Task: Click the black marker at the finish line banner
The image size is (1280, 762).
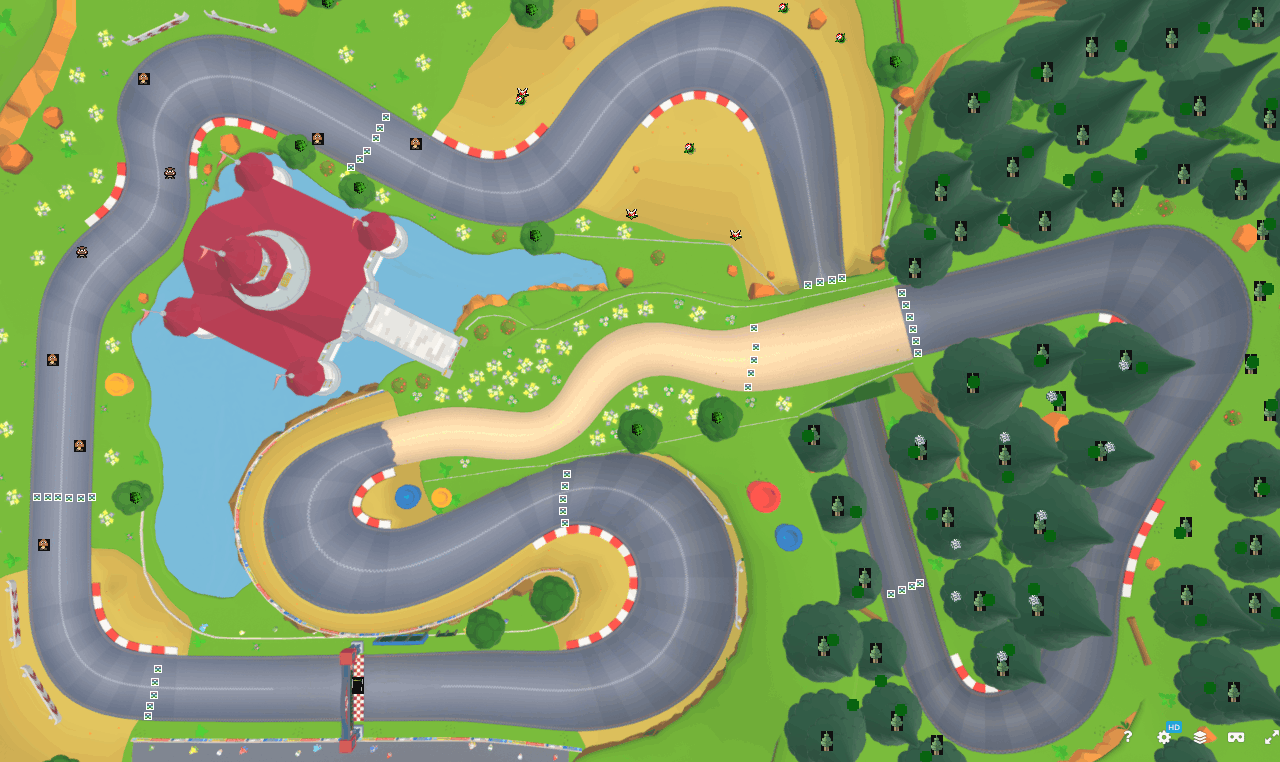Action: (x=357, y=685)
